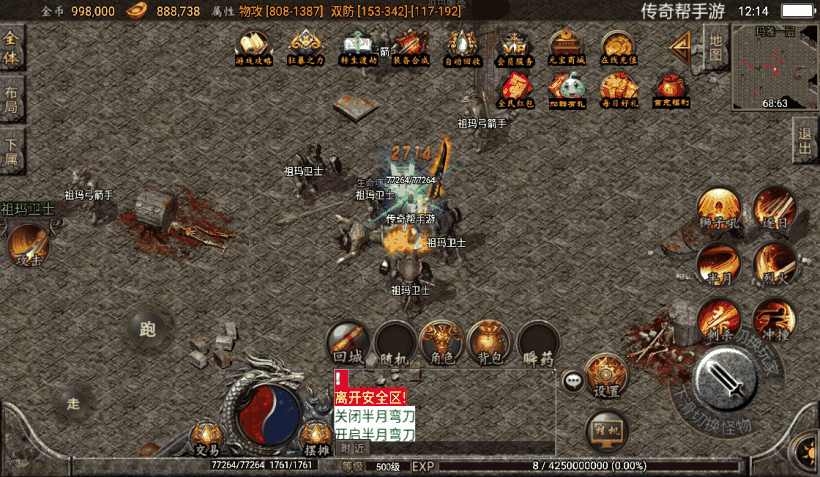Image resolution: width=820 pixels, height=477 pixels.
Task: Activate the 狮子吼 lion roar skill
Action: (x=719, y=210)
